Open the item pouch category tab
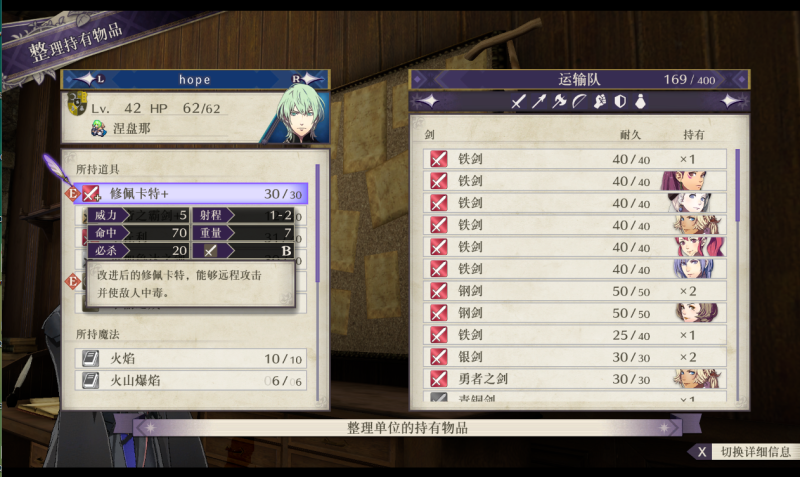 (x=640, y=101)
